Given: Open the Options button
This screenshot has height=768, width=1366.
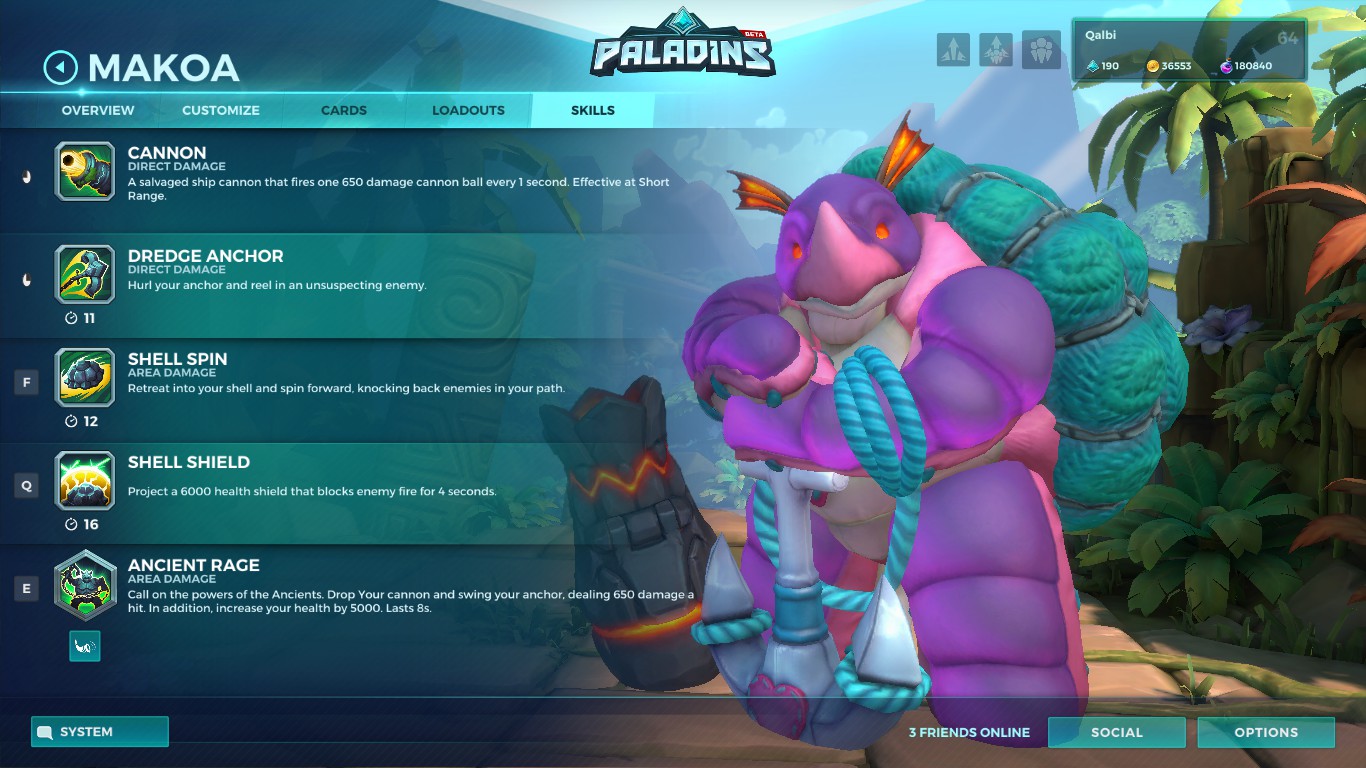Looking at the screenshot, I should 1266,732.
